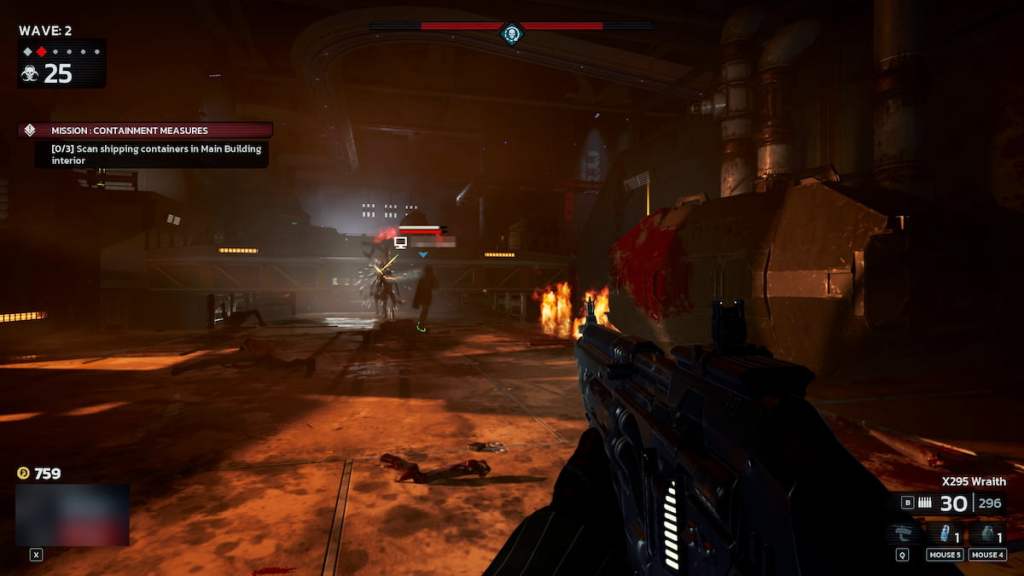This screenshot has width=1024, height=576.
Task: Select the red wave progress diamond
Action: [x=41, y=51]
